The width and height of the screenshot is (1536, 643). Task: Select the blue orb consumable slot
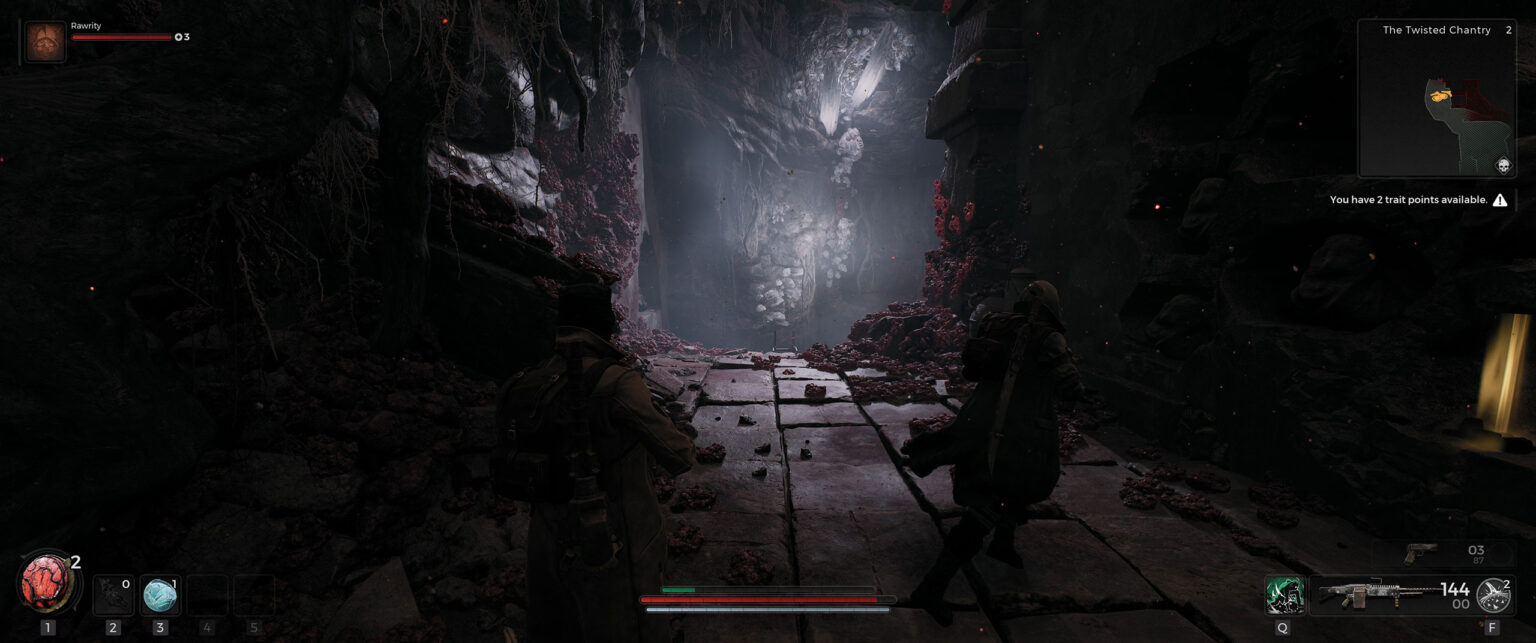[159, 595]
